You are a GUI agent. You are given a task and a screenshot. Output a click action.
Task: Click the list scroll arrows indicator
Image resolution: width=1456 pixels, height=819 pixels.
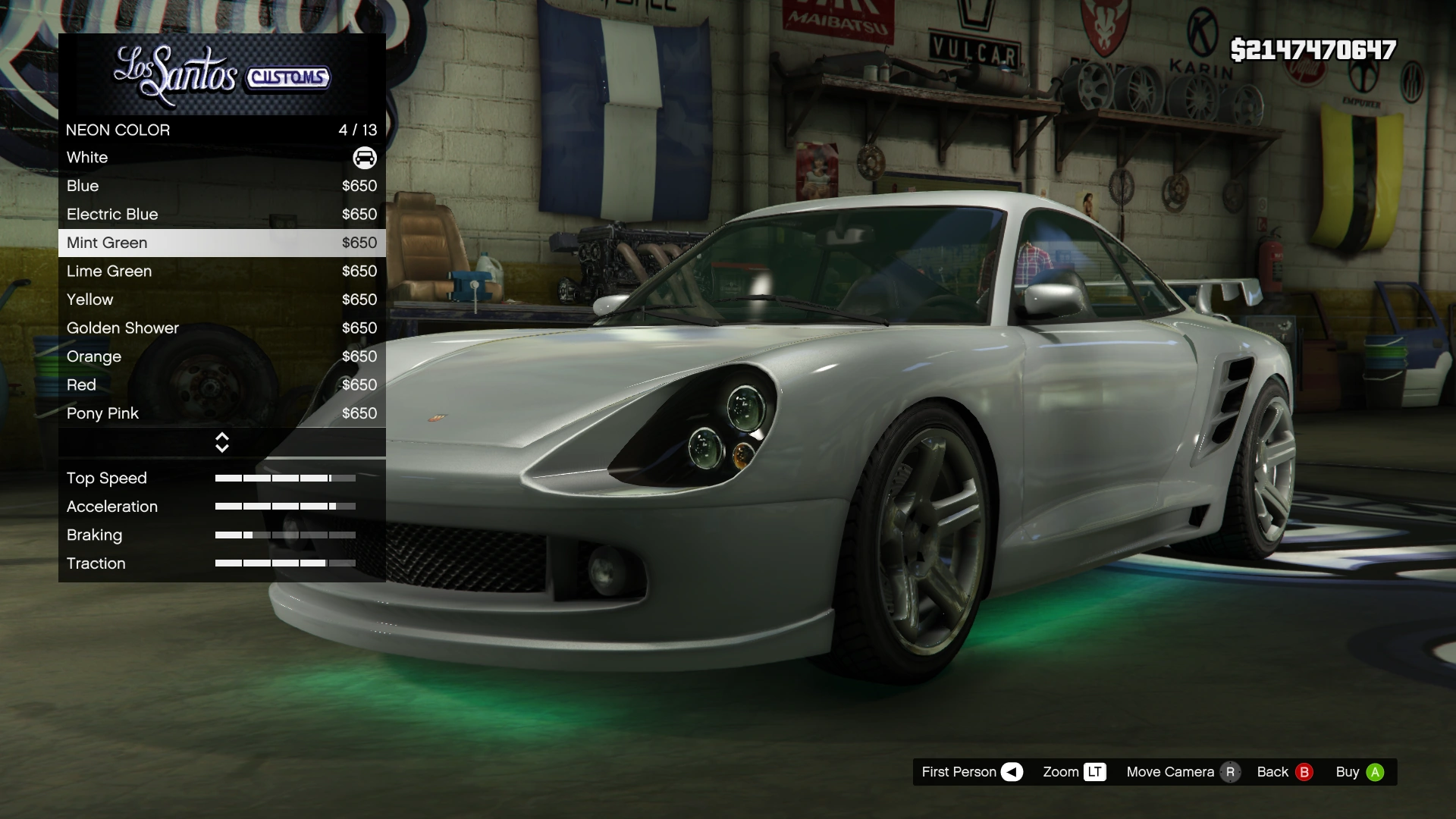pyautogui.click(x=222, y=443)
